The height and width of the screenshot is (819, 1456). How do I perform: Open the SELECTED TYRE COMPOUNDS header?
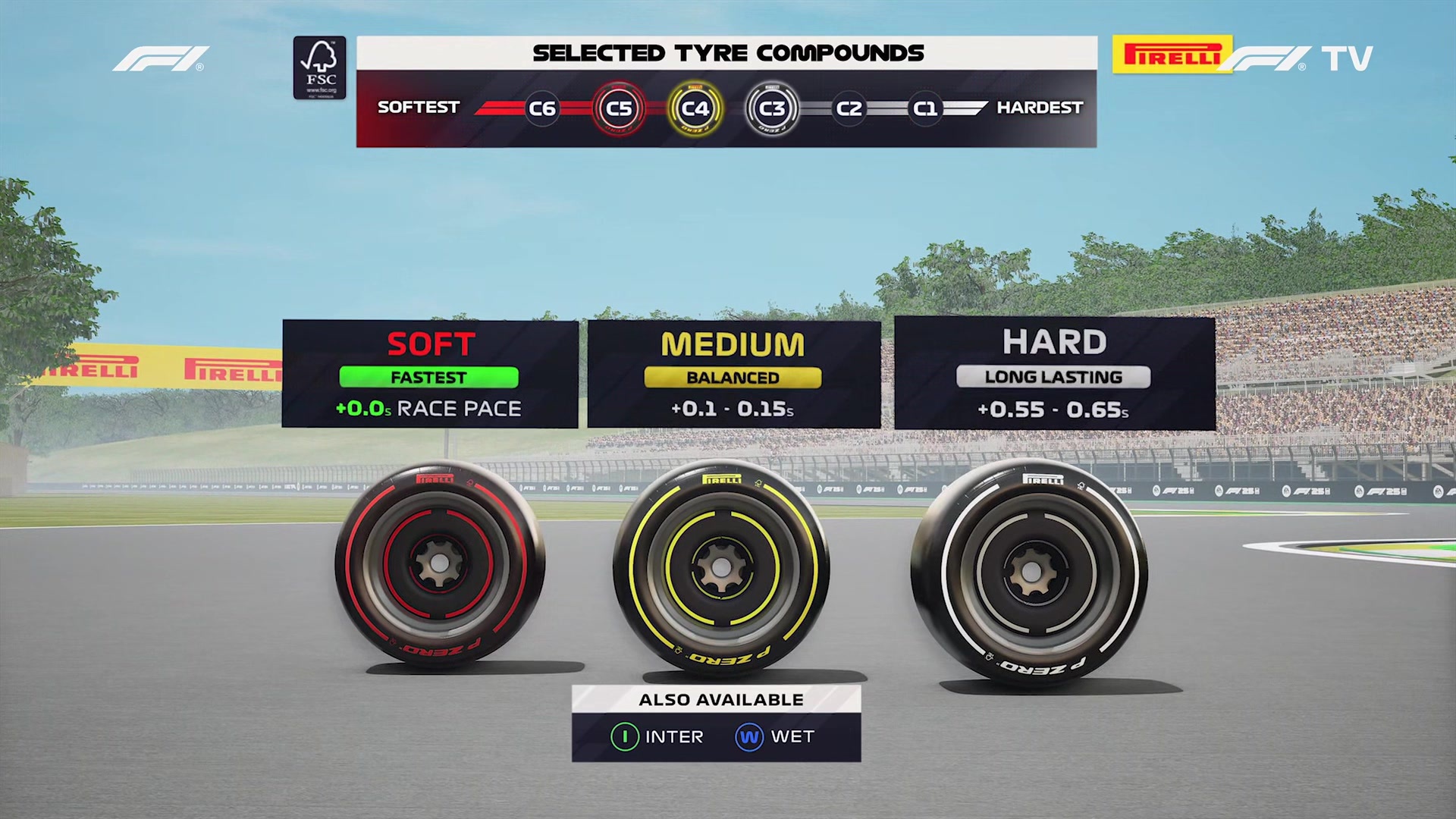(727, 53)
